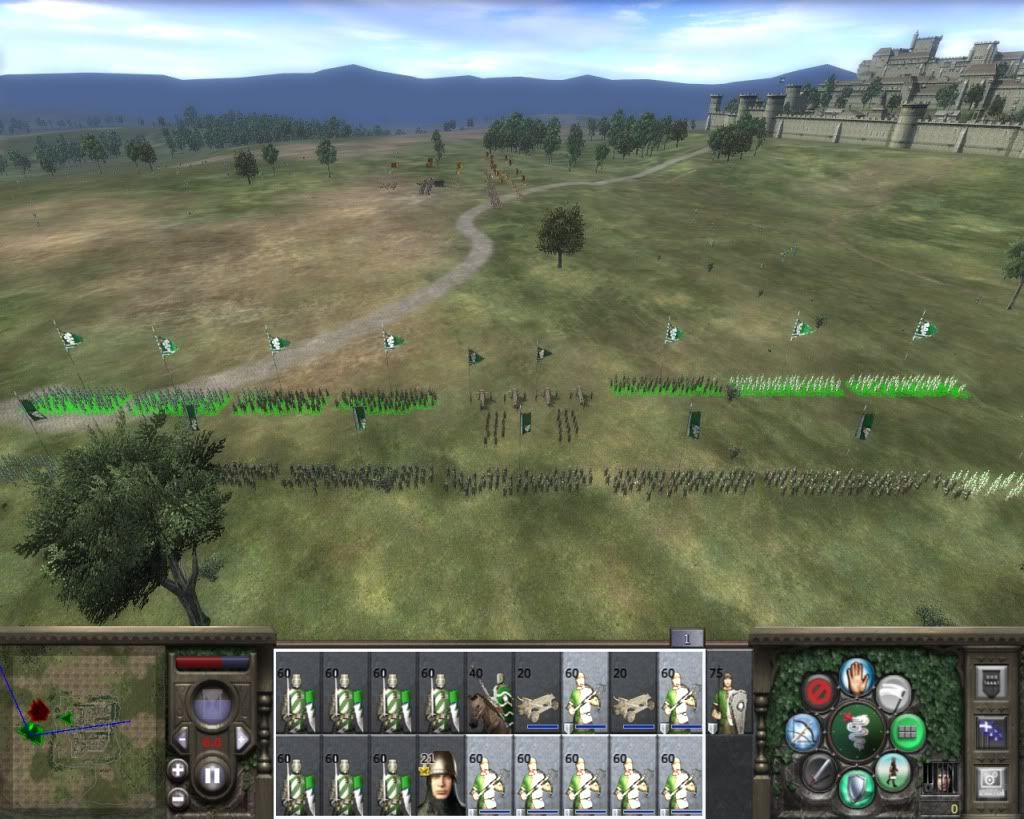Select group tab number 1
This screenshot has height=819, width=1024.
(x=687, y=638)
